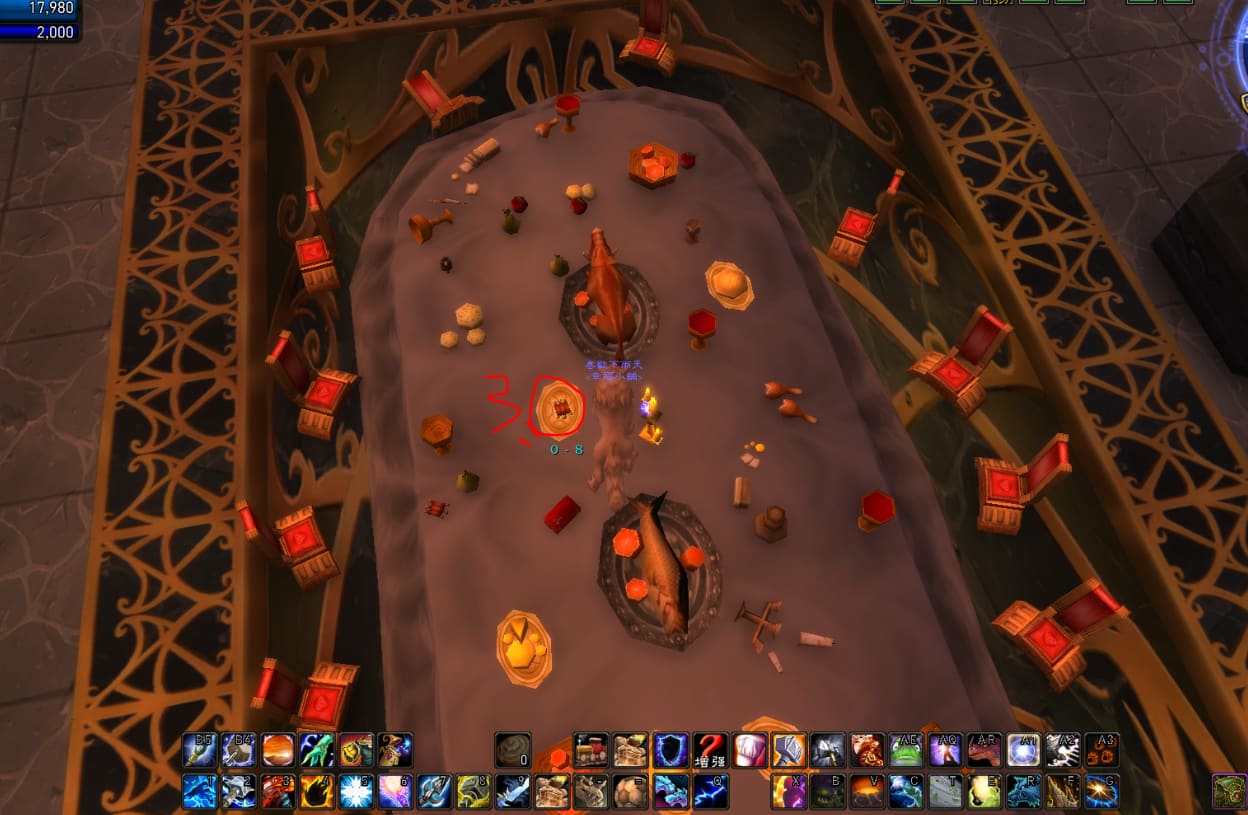This screenshot has height=815, width=1248.
Task: Click the red question mark macro icon
Action: pyautogui.click(x=710, y=750)
